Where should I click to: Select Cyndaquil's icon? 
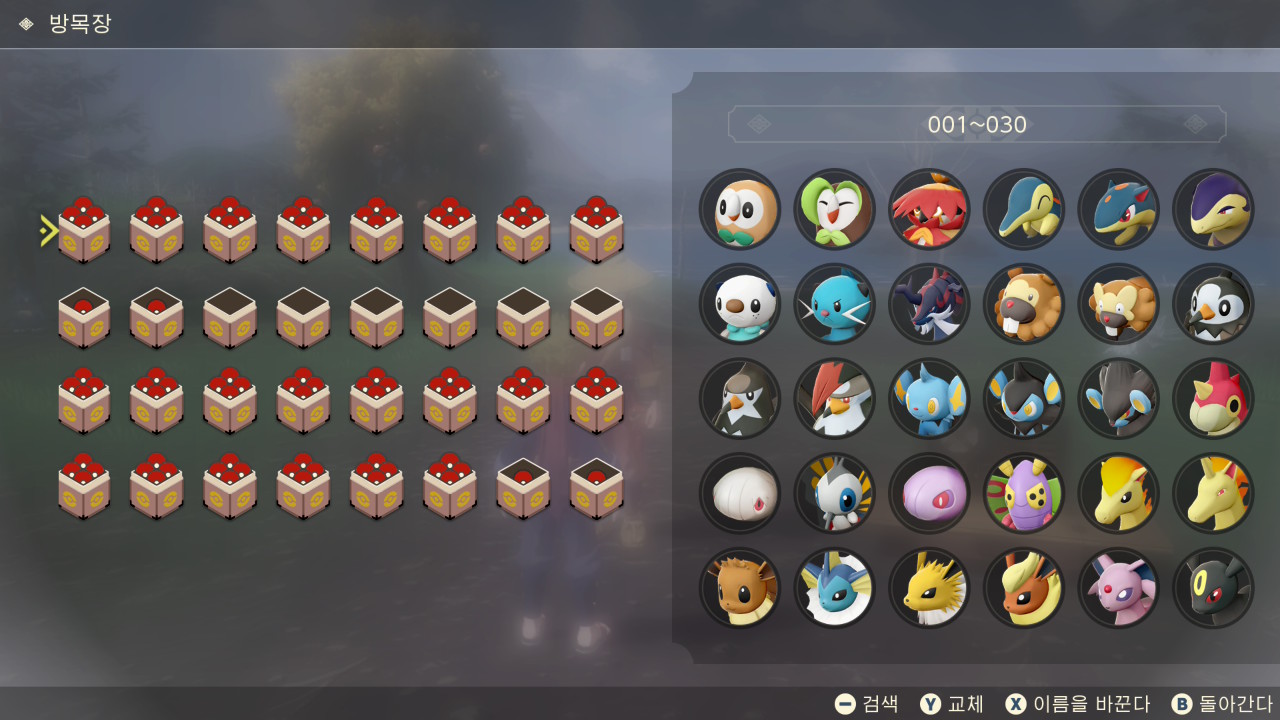[x=1024, y=209]
